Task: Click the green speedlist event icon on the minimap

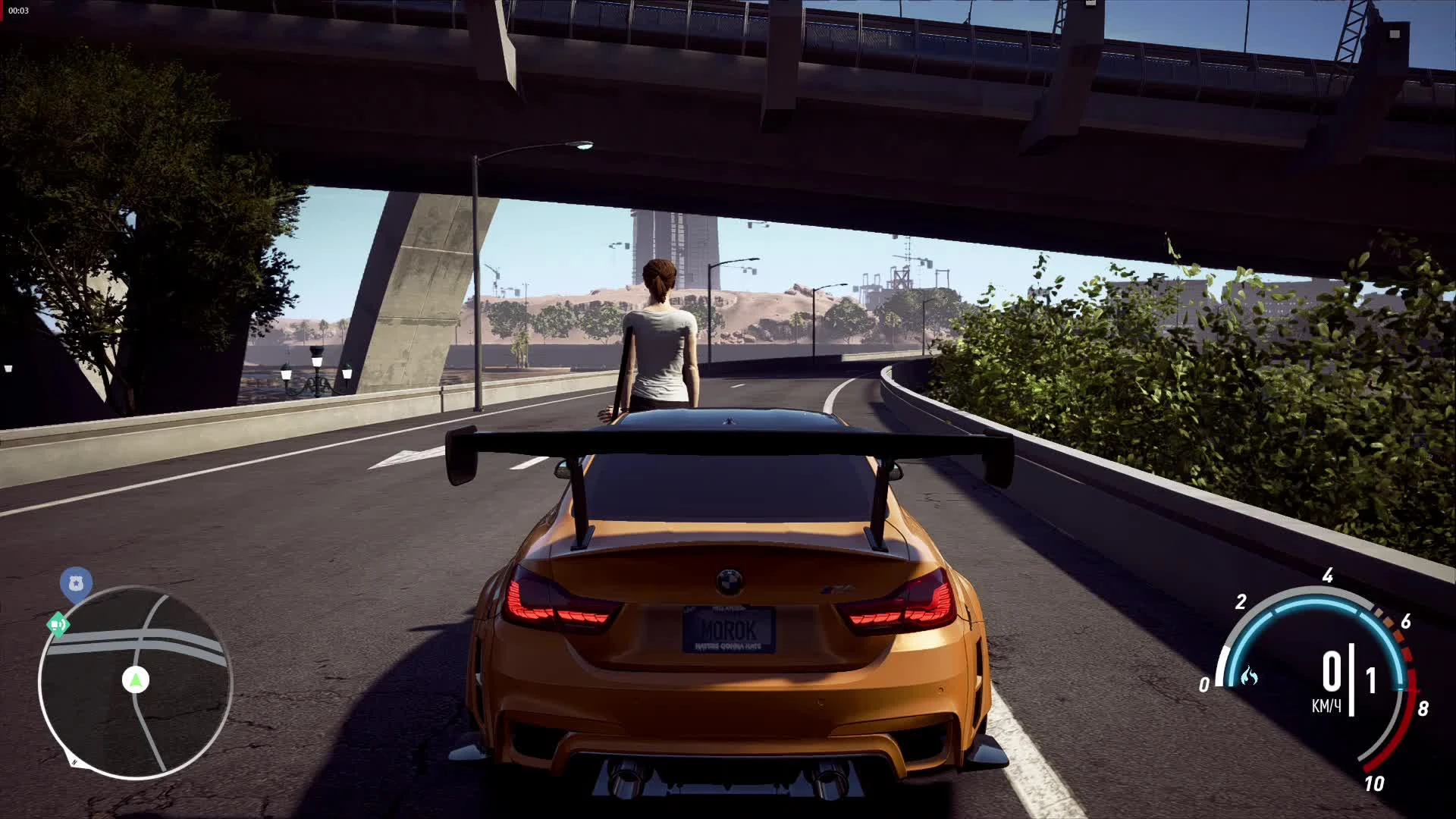Action: (x=60, y=623)
